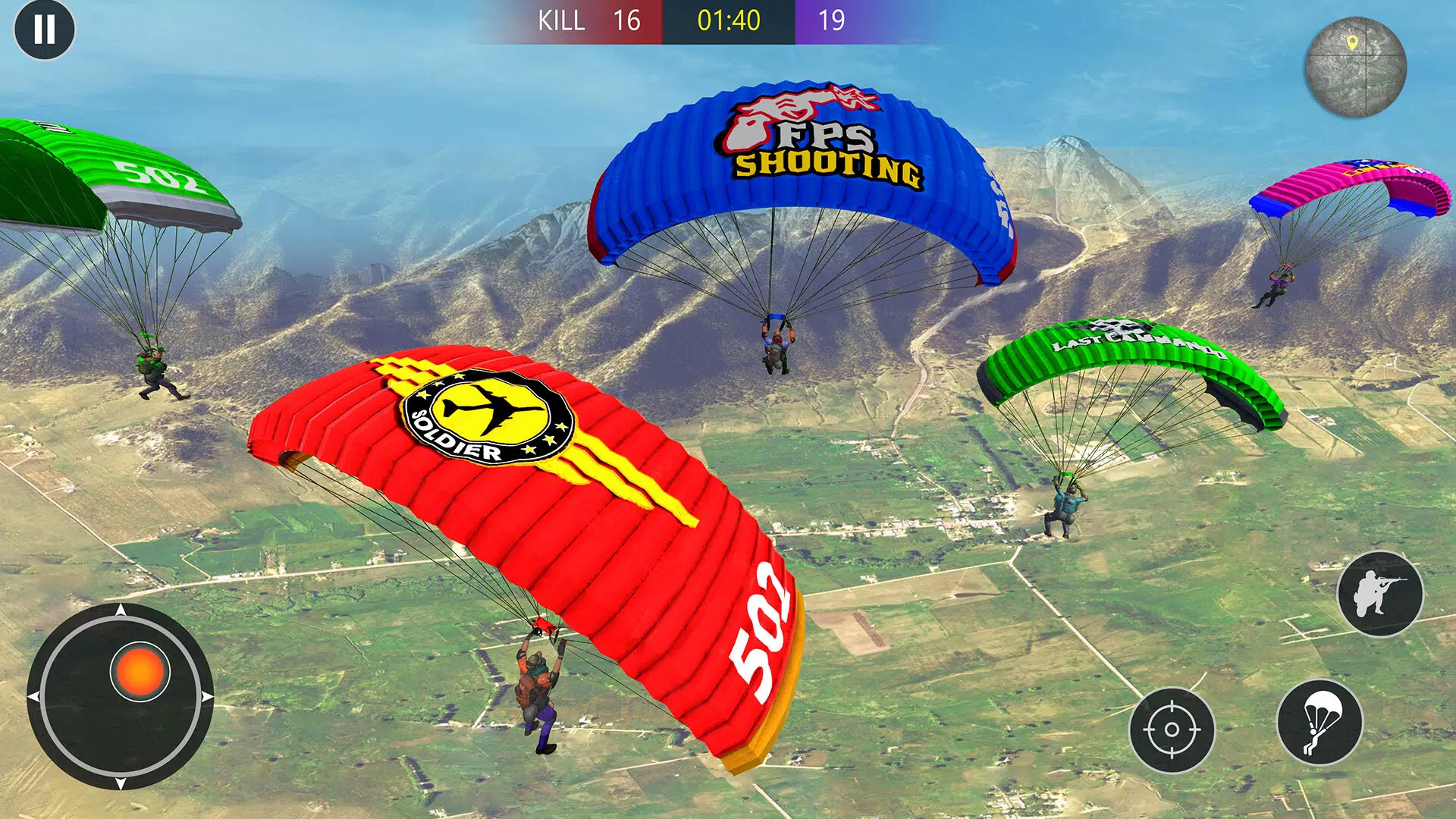Tap the left pause bar icon

click(x=38, y=30)
